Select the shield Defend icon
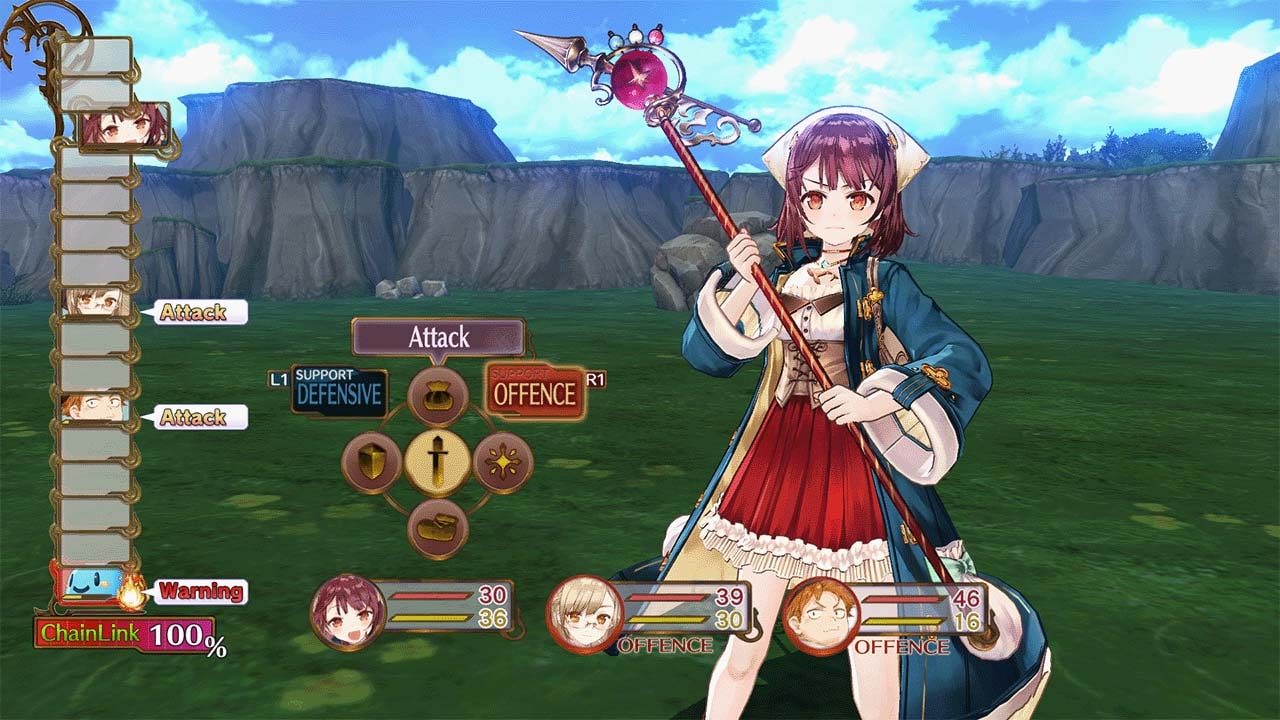Screen dimensions: 1280x720 pos(370,463)
